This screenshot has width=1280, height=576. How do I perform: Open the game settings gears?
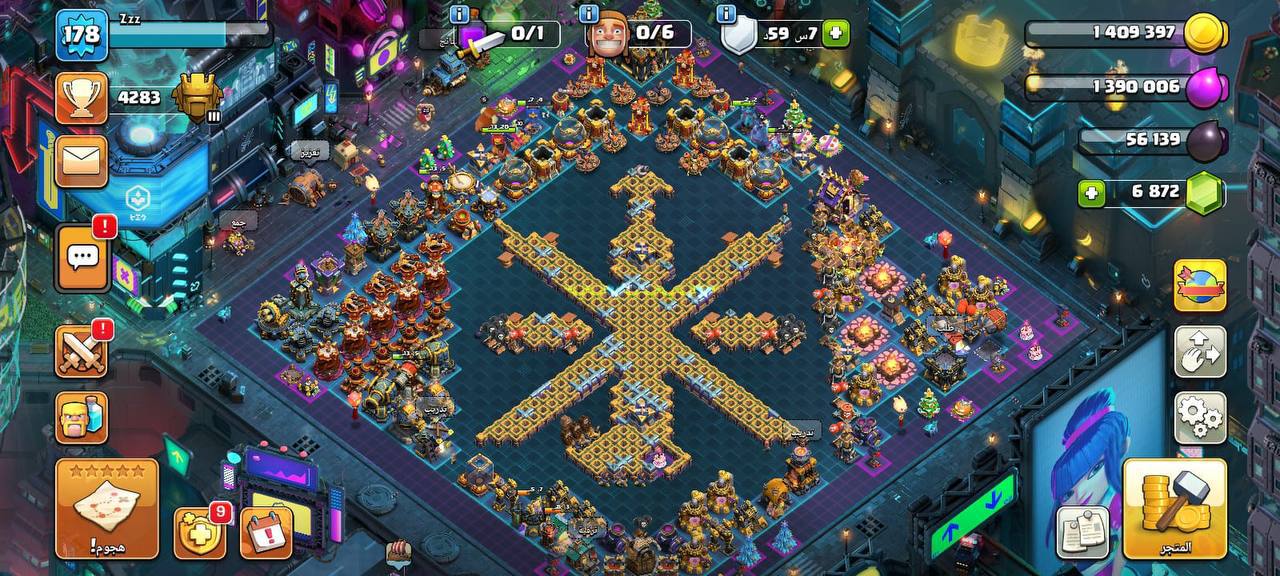(1200, 417)
